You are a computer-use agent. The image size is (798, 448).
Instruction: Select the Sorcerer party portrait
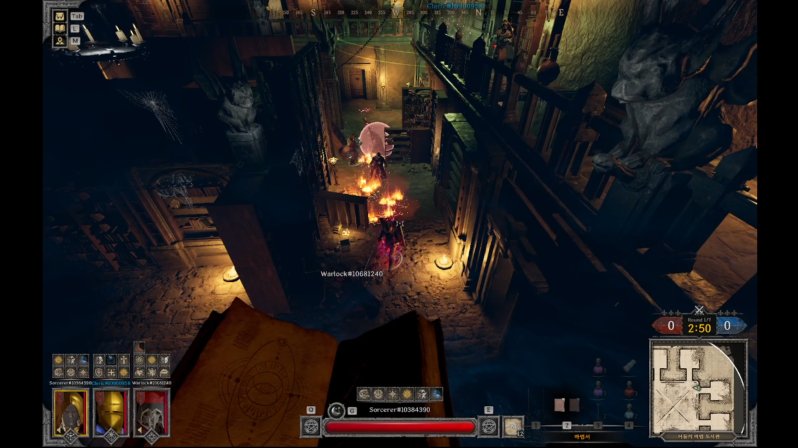coord(71,411)
